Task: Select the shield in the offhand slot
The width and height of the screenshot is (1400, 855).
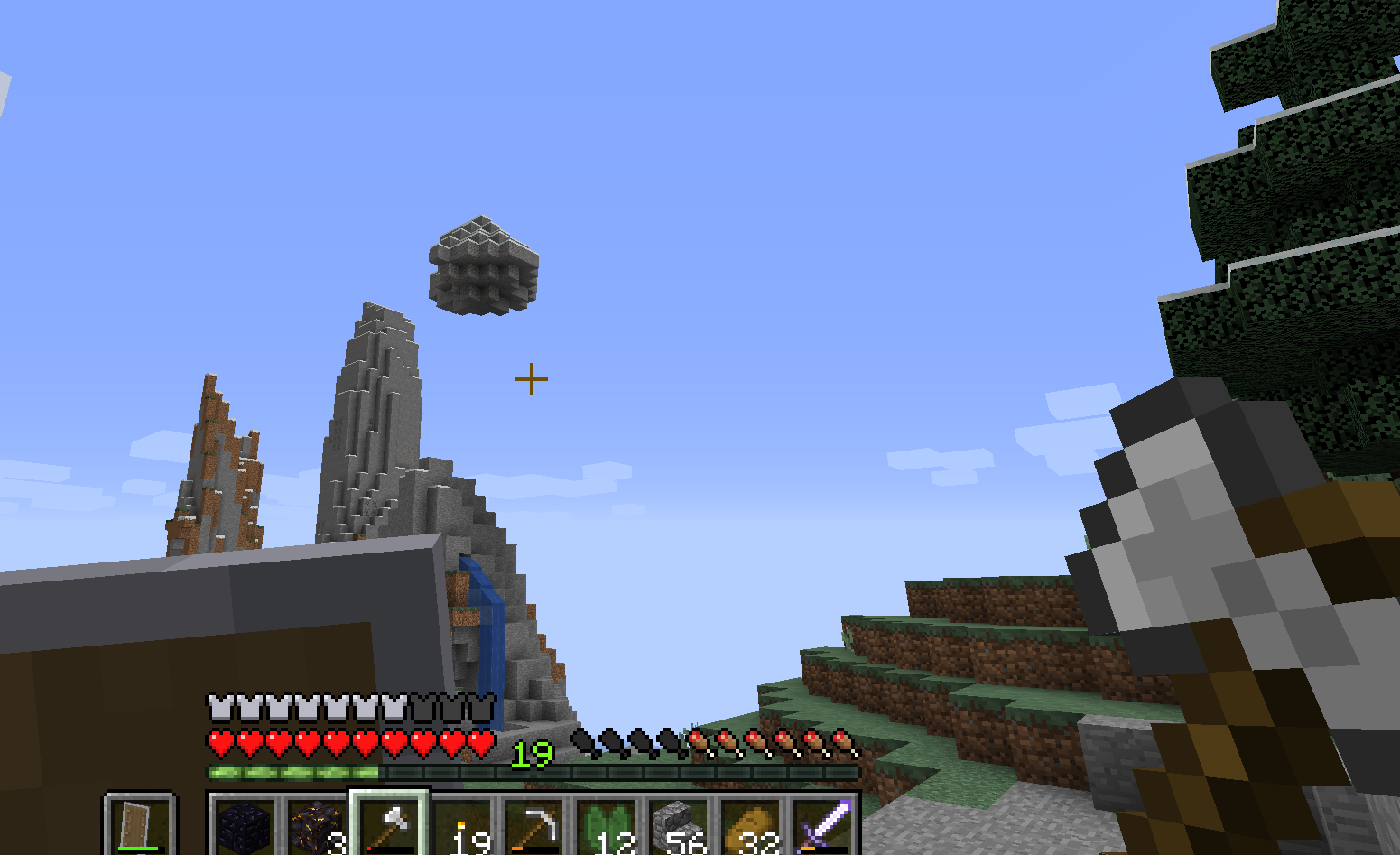Action: point(139,825)
